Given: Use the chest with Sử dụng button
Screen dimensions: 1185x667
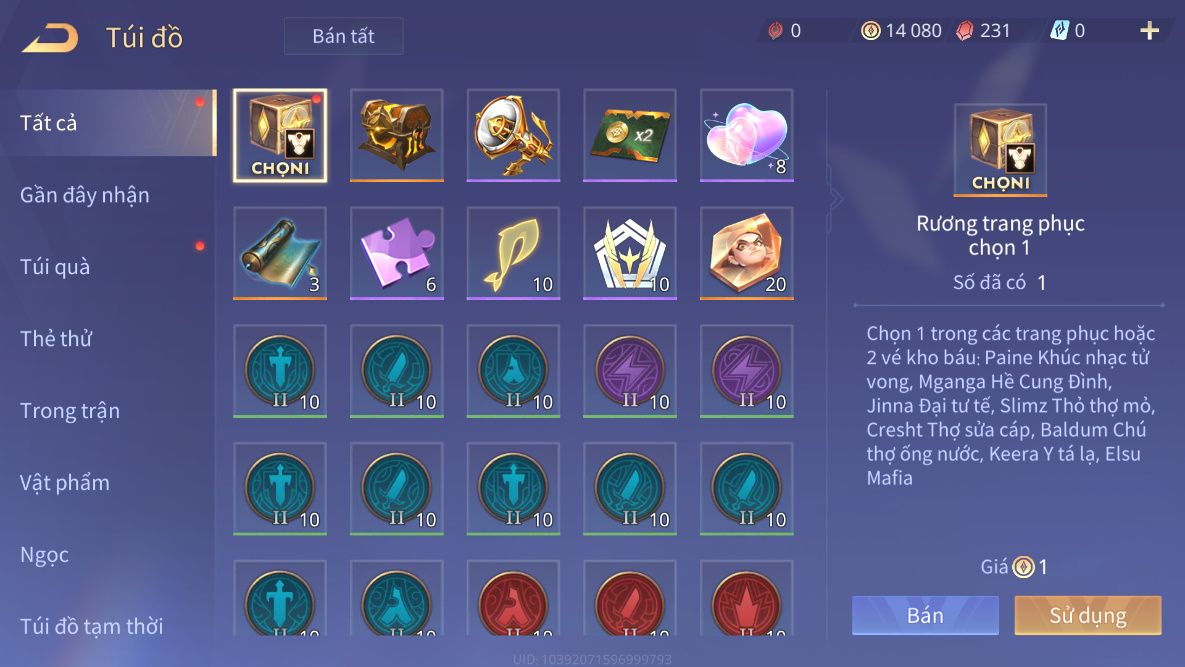Looking at the screenshot, I should 1088,616.
